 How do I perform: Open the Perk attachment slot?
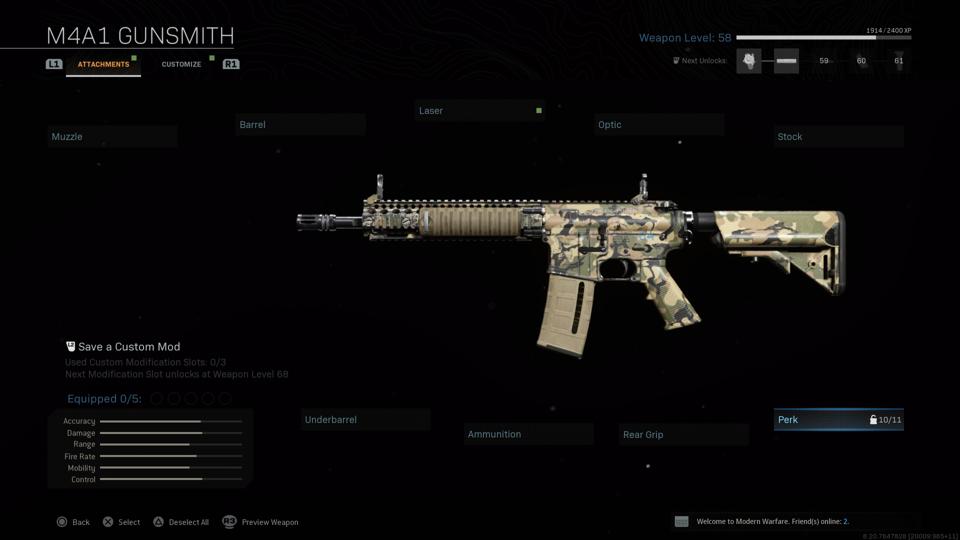point(838,420)
